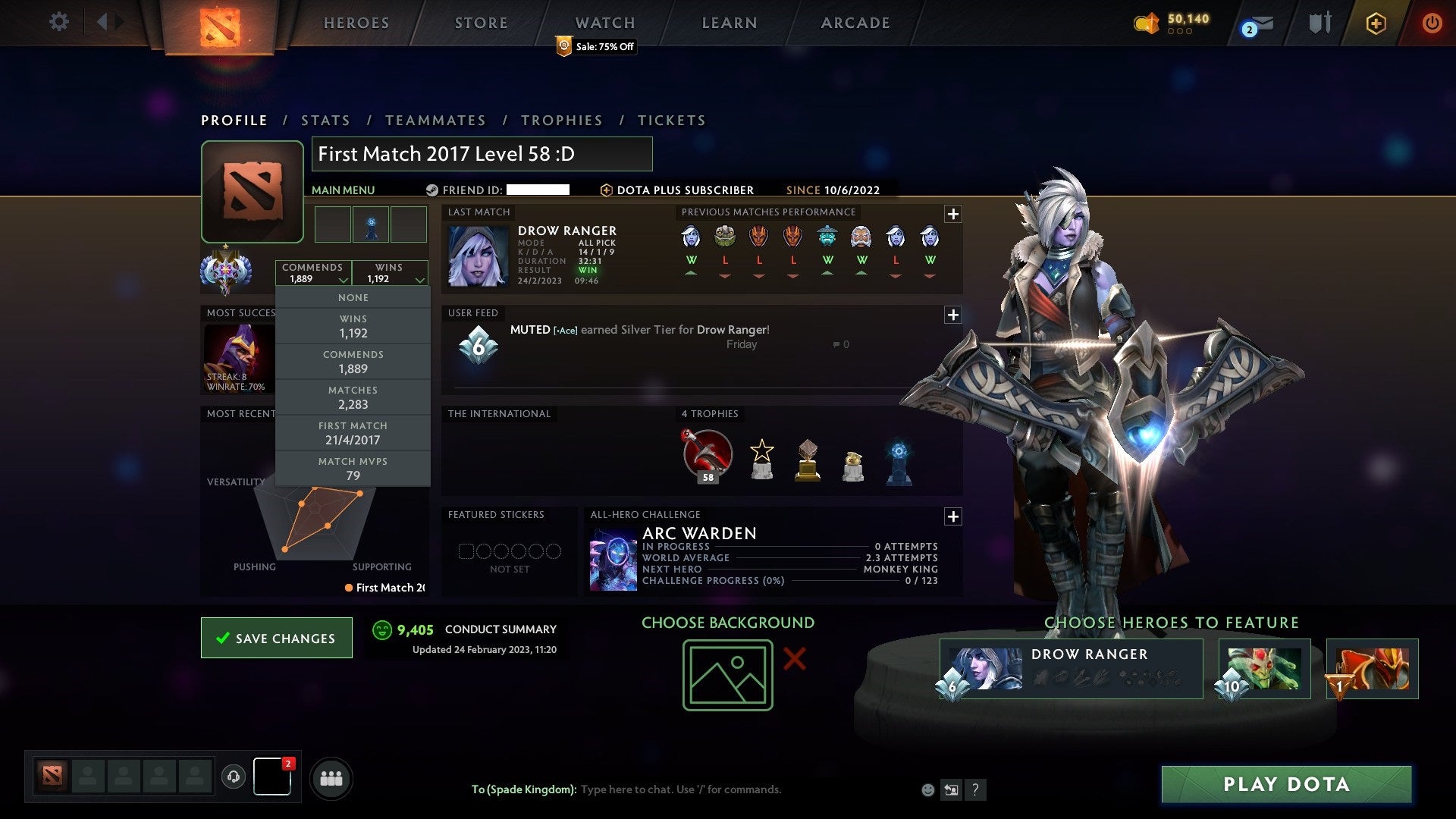This screenshot has height=819, width=1456.
Task: Open the settings gear menu
Action: click(59, 22)
